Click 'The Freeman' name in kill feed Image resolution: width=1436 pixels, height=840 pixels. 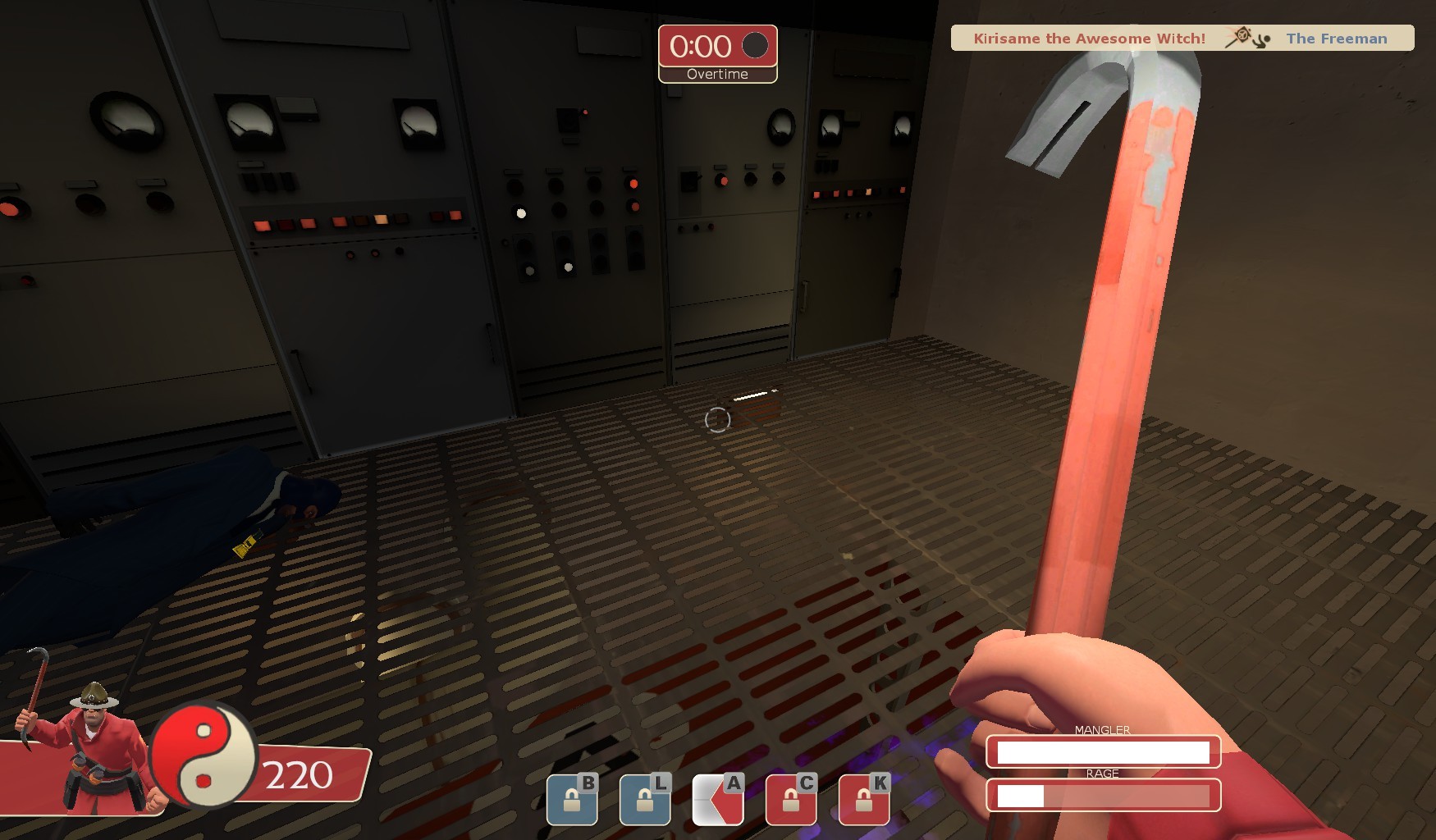pyautogui.click(x=1336, y=39)
